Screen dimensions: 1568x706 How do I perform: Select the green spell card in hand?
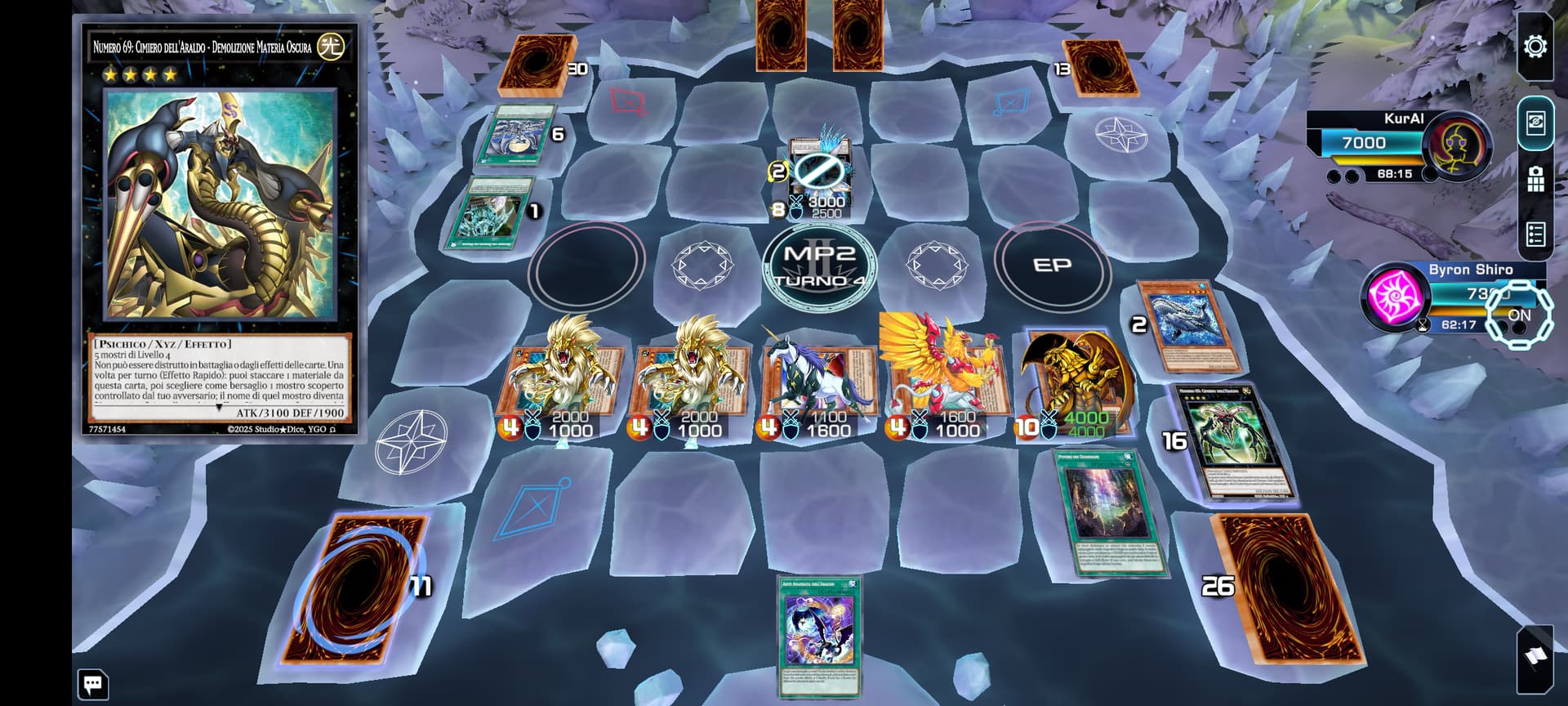(820, 635)
